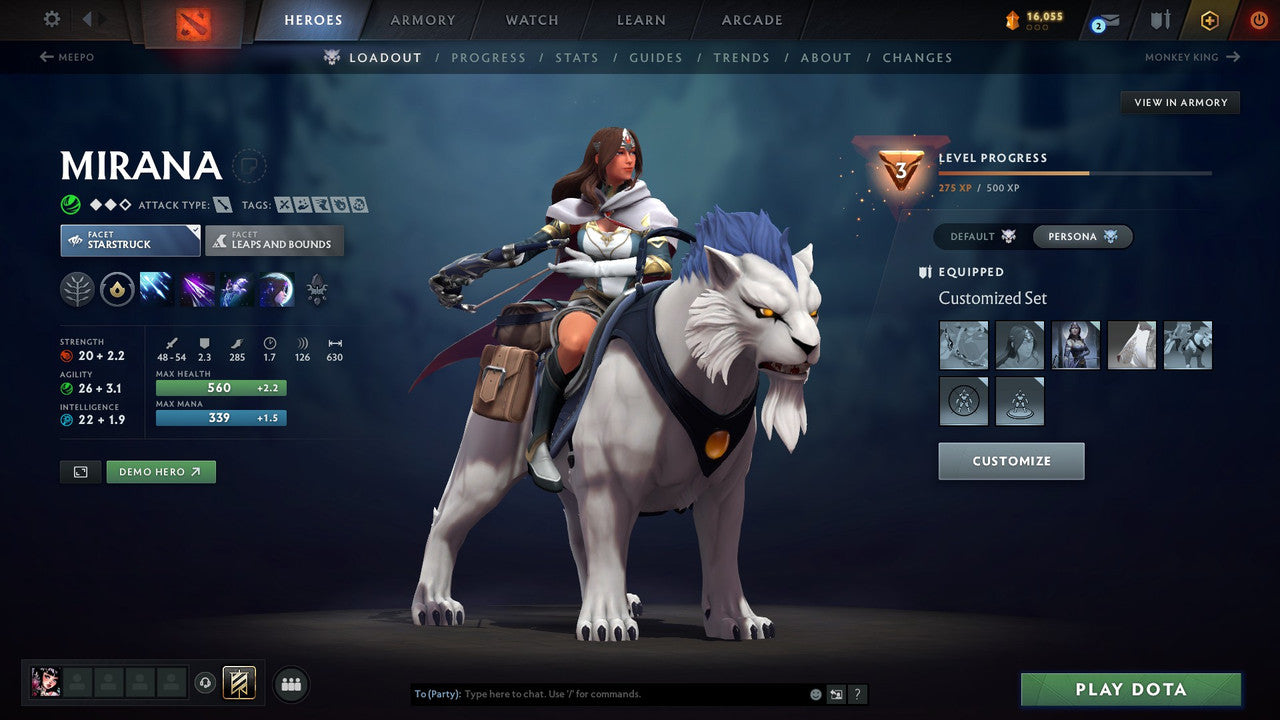Click the CUSTOMIZE button

(1010, 461)
